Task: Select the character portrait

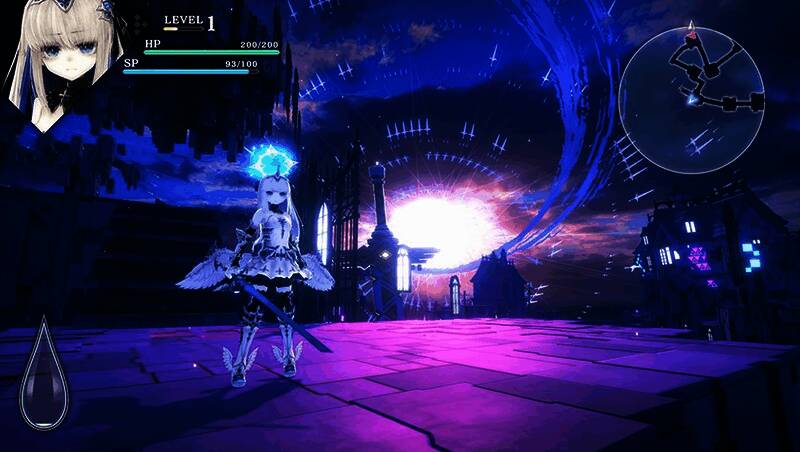Action: 61,62
